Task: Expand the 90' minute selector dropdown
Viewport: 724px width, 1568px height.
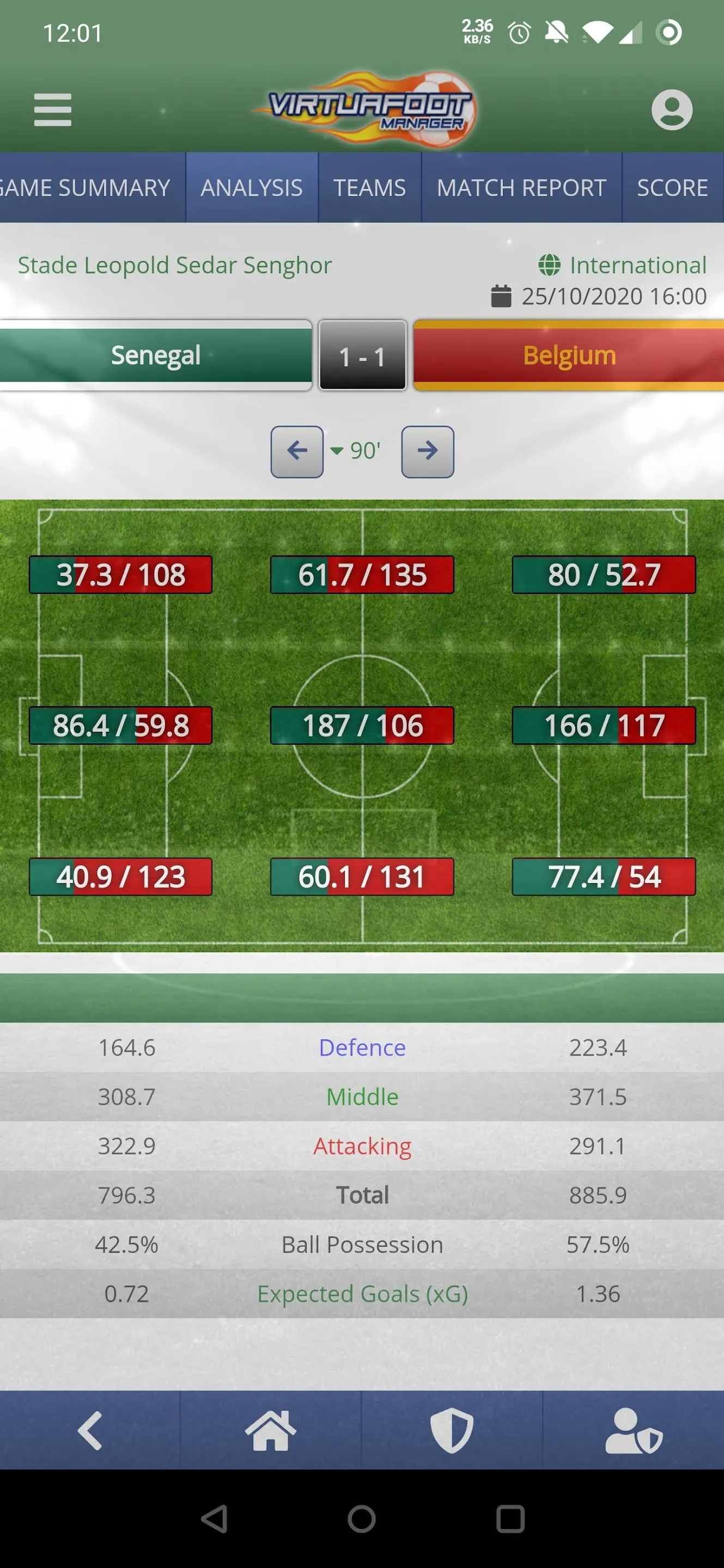Action: pos(363,451)
